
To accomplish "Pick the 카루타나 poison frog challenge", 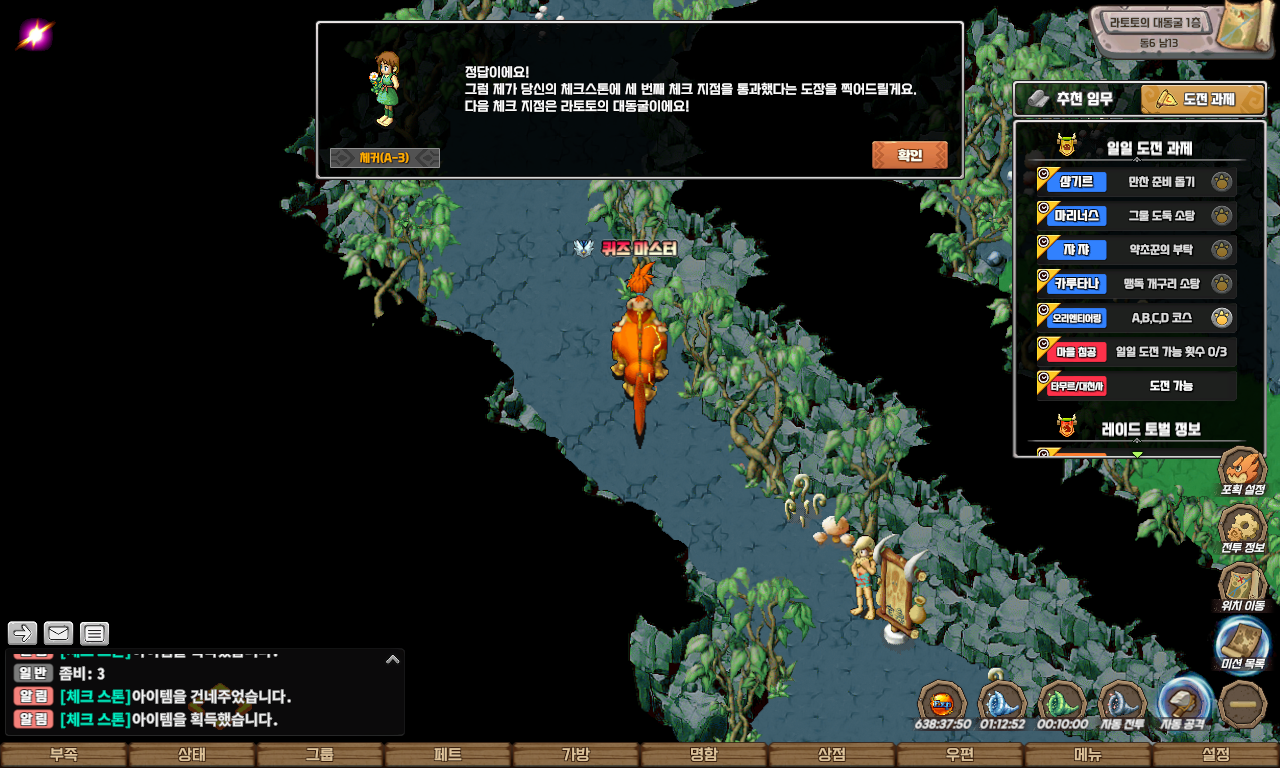I will click(1136, 284).
